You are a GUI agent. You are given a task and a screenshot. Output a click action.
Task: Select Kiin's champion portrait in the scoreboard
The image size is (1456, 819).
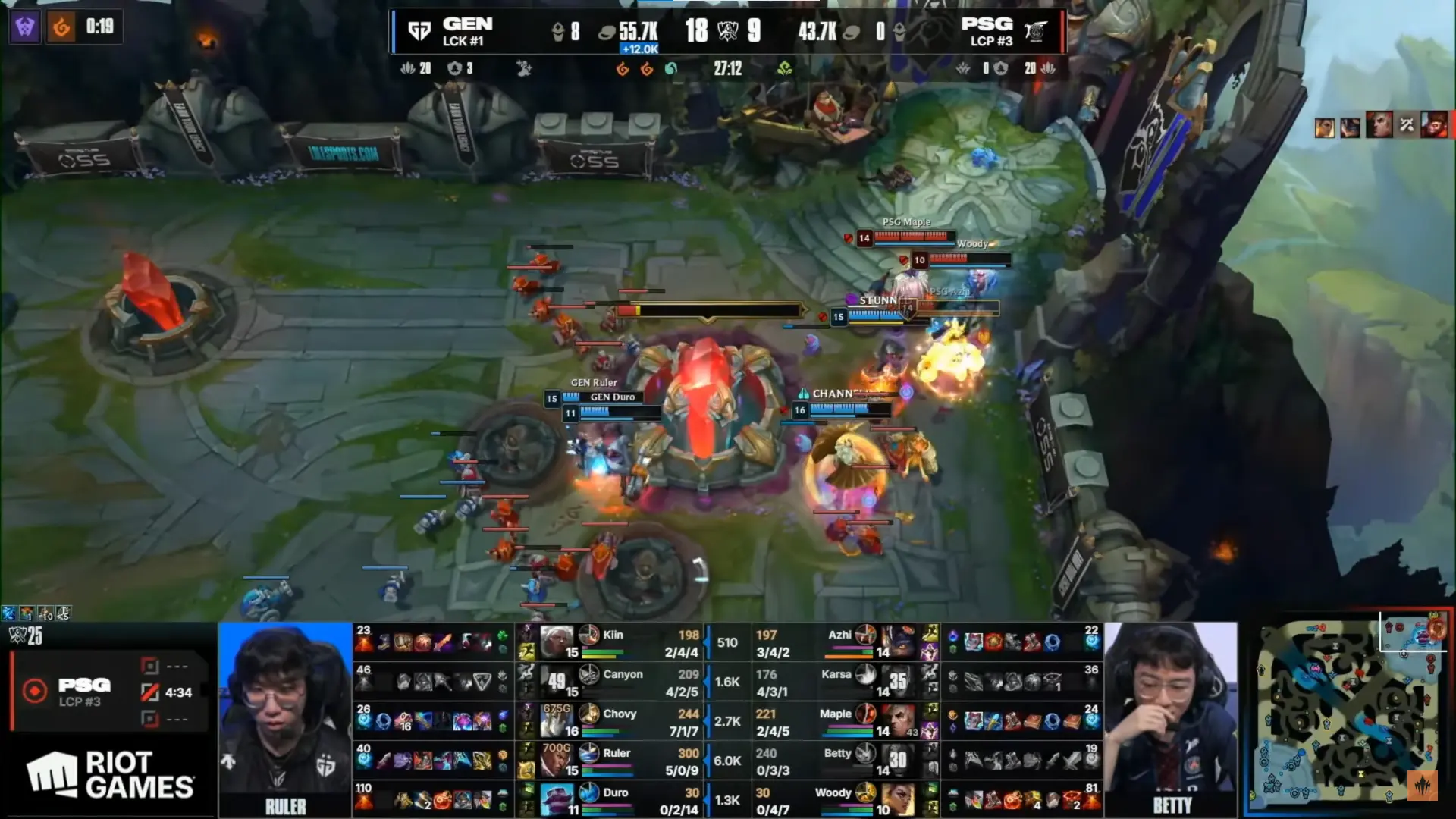556,642
